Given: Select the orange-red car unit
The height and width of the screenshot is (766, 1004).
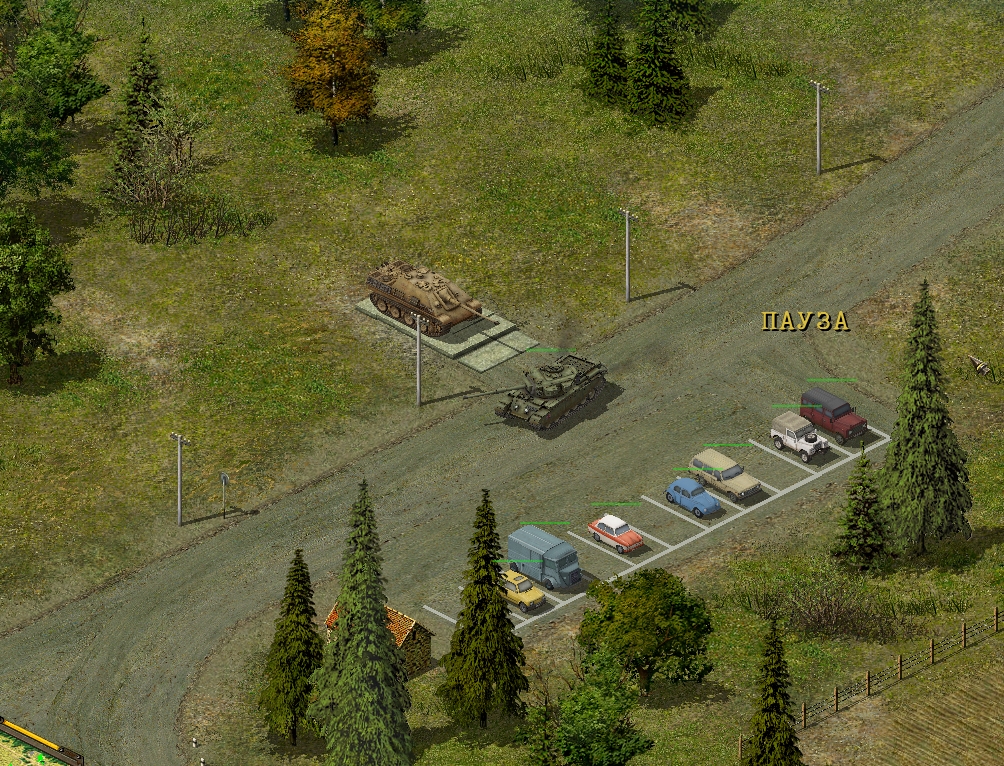Looking at the screenshot, I should [x=615, y=532].
